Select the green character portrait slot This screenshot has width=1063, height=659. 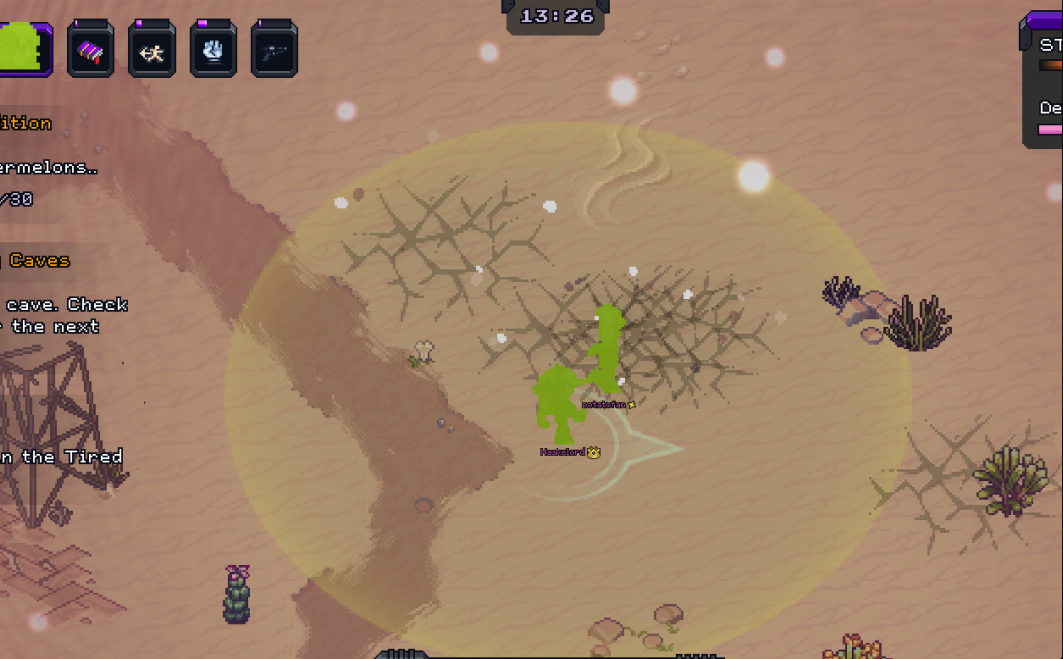coord(22,47)
